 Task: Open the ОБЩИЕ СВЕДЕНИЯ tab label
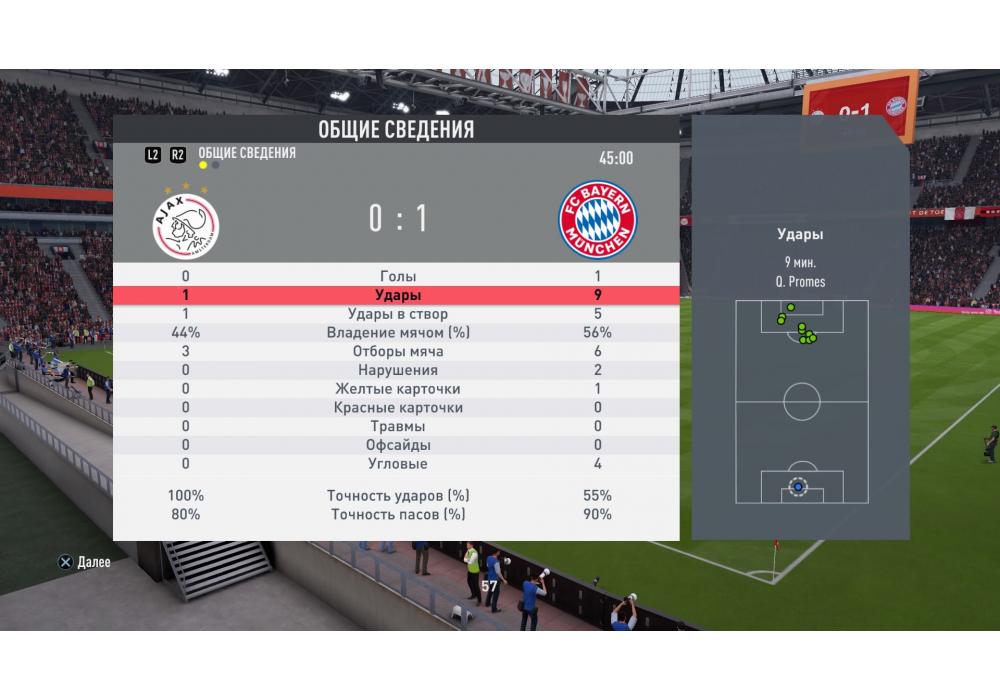[x=247, y=153]
